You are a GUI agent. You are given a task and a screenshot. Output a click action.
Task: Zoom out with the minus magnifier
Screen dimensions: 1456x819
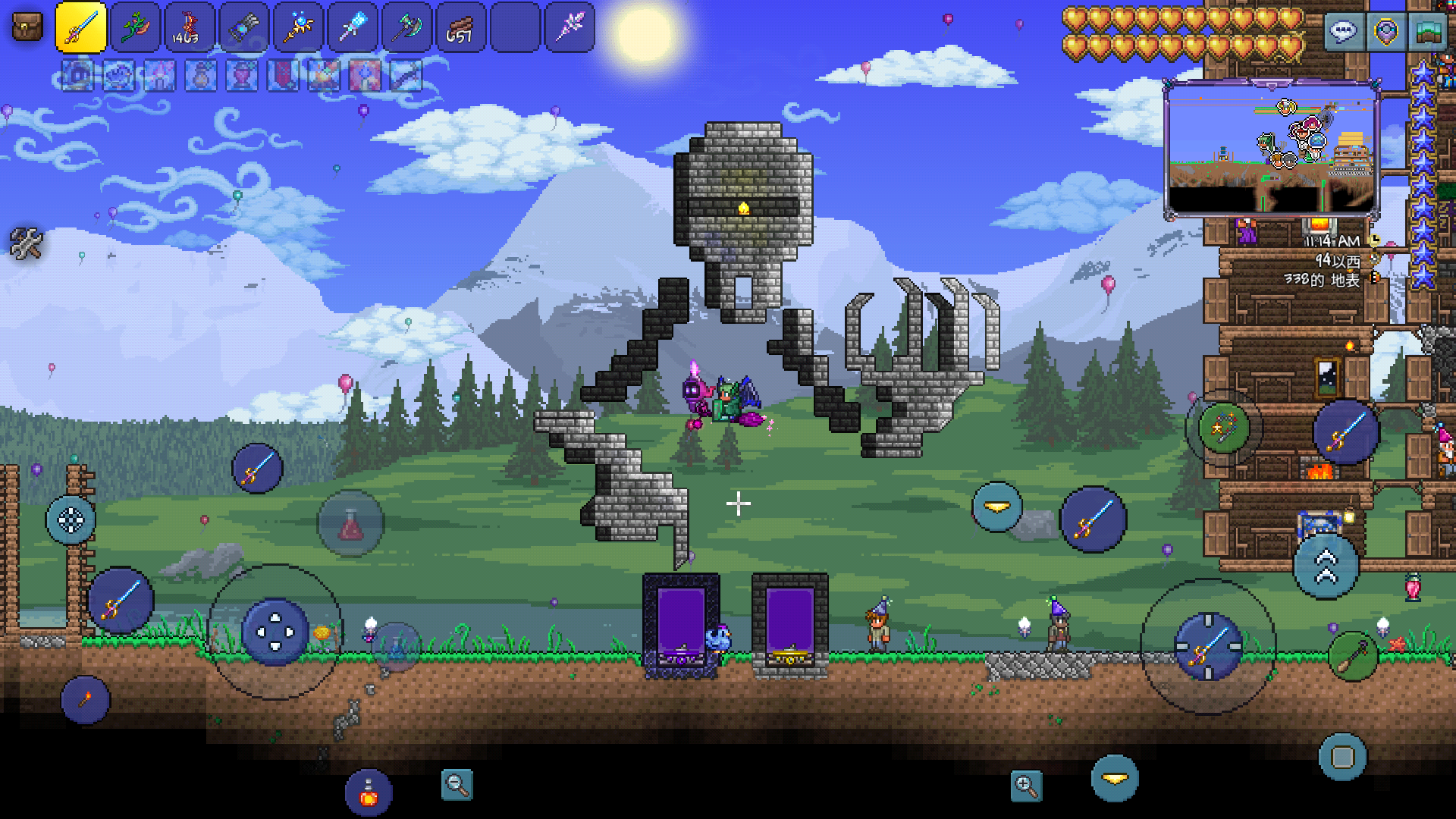pyautogui.click(x=457, y=785)
